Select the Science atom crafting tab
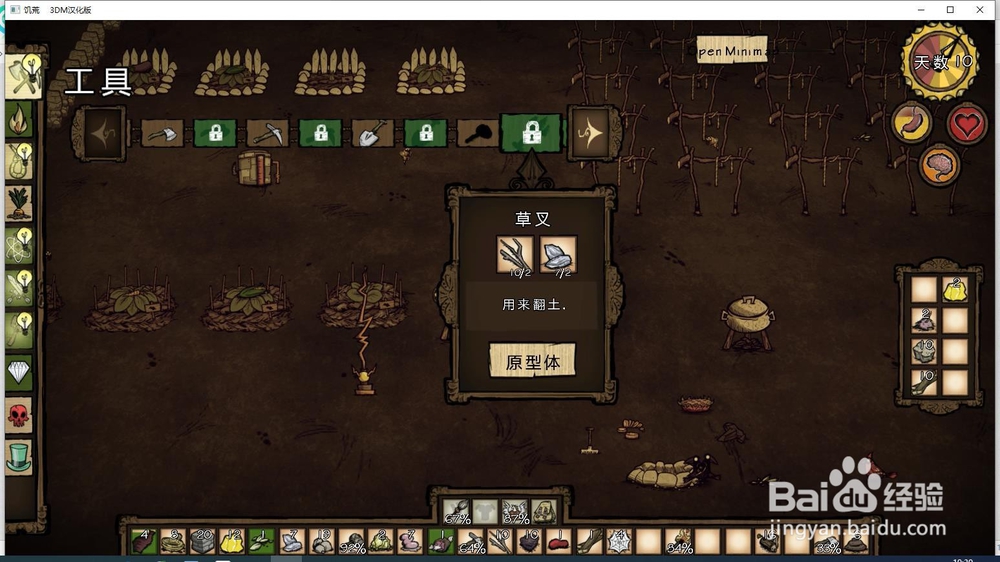The height and width of the screenshot is (562, 1000). click(20, 245)
